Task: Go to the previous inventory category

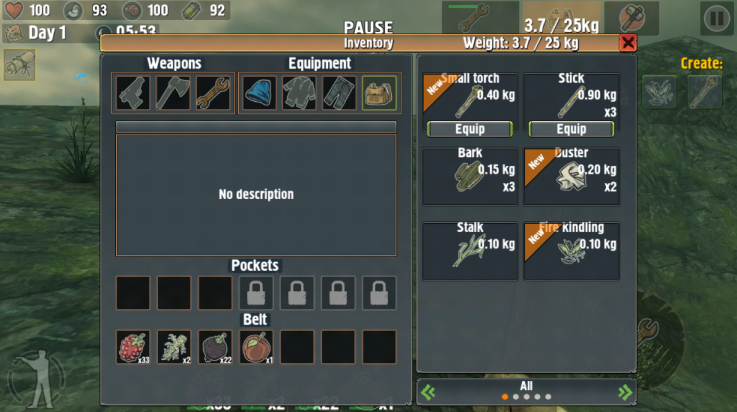Action: click(x=428, y=392)
